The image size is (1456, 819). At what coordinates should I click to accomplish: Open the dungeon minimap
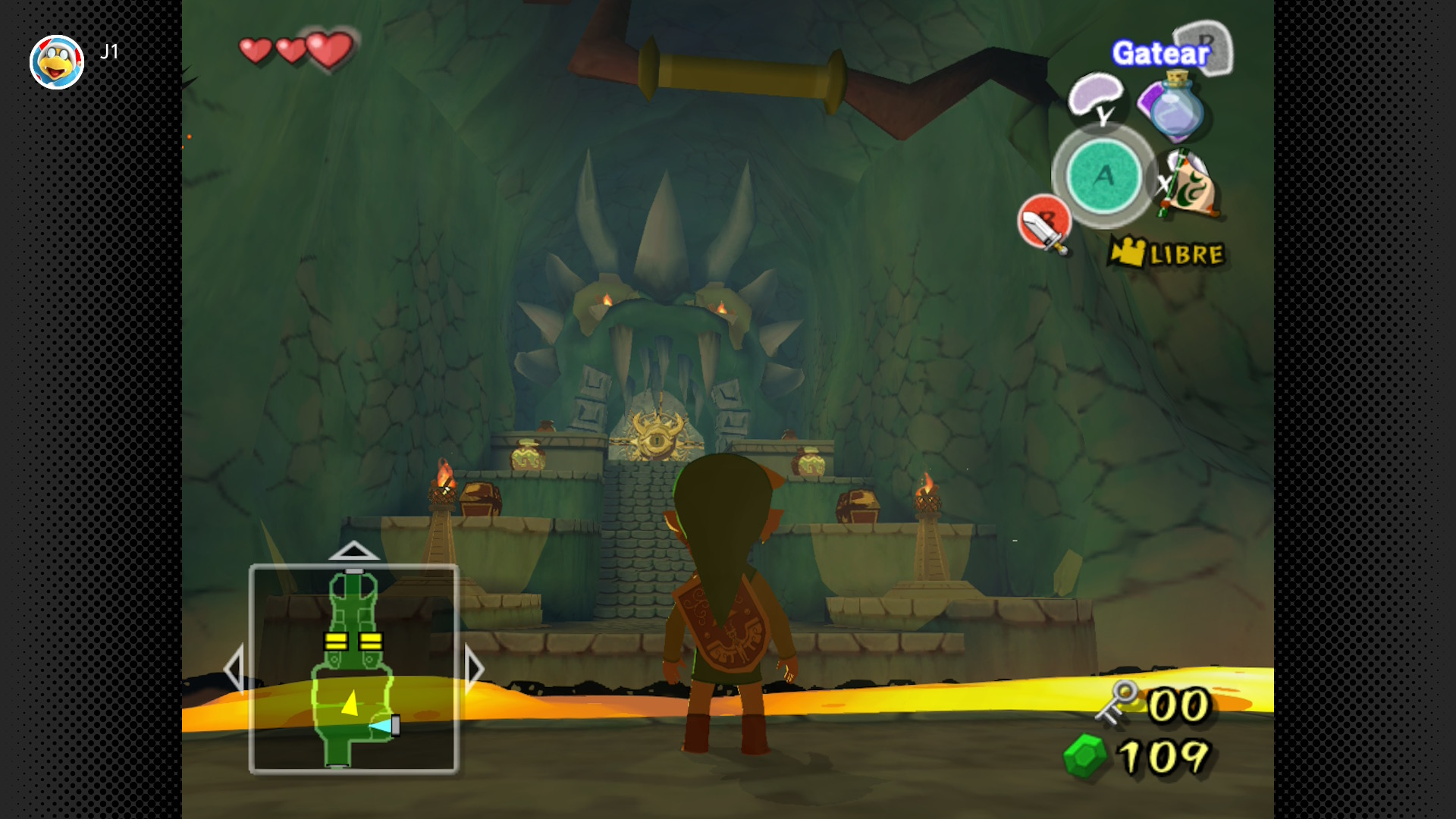click(x=353, y=669)
